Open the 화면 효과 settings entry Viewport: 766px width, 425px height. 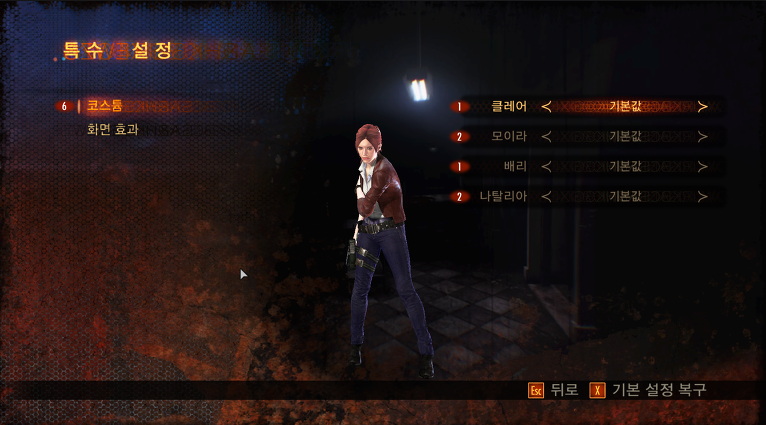pyautogui.click(x=112, y=129)
